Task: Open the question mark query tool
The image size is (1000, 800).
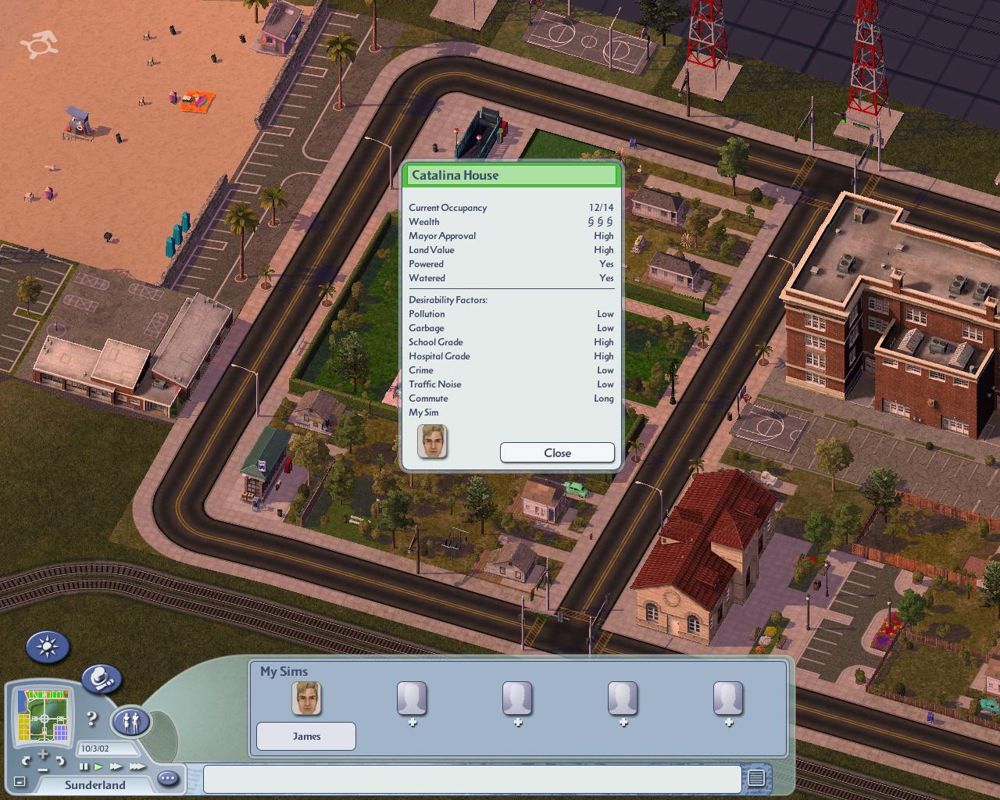Action: [91, 718]
